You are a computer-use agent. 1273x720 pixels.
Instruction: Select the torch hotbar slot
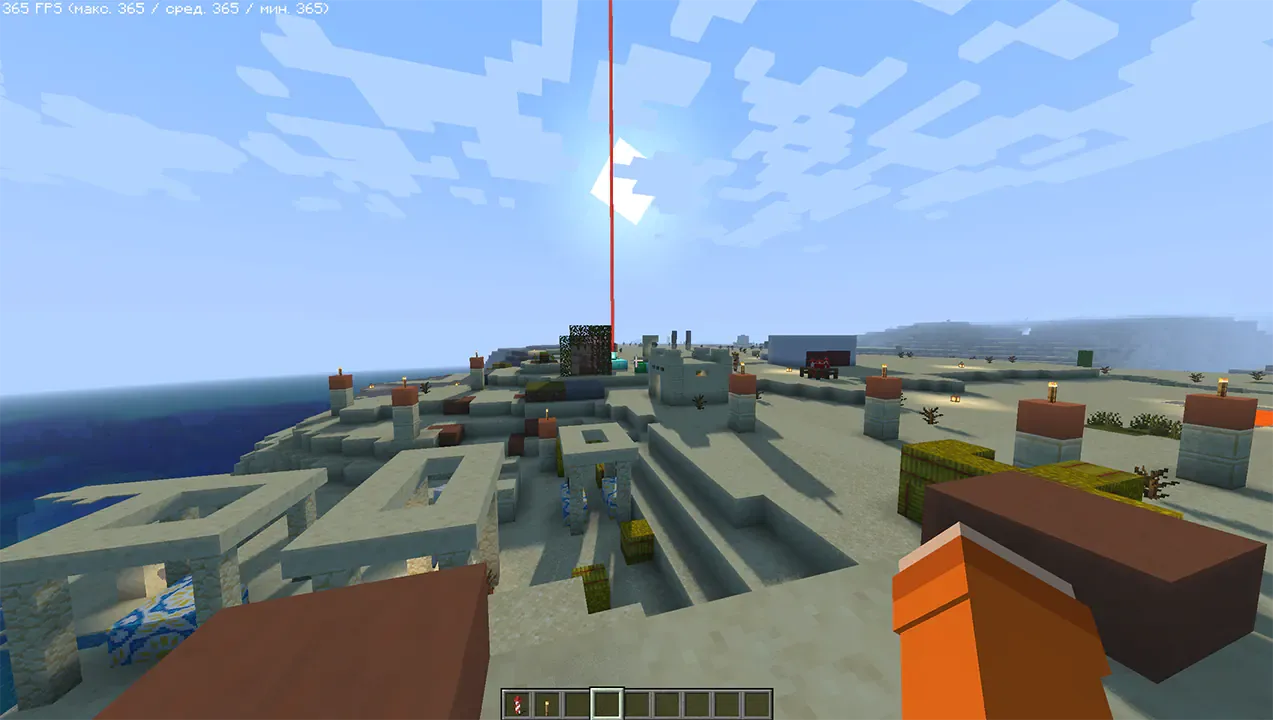click(546, 704)
